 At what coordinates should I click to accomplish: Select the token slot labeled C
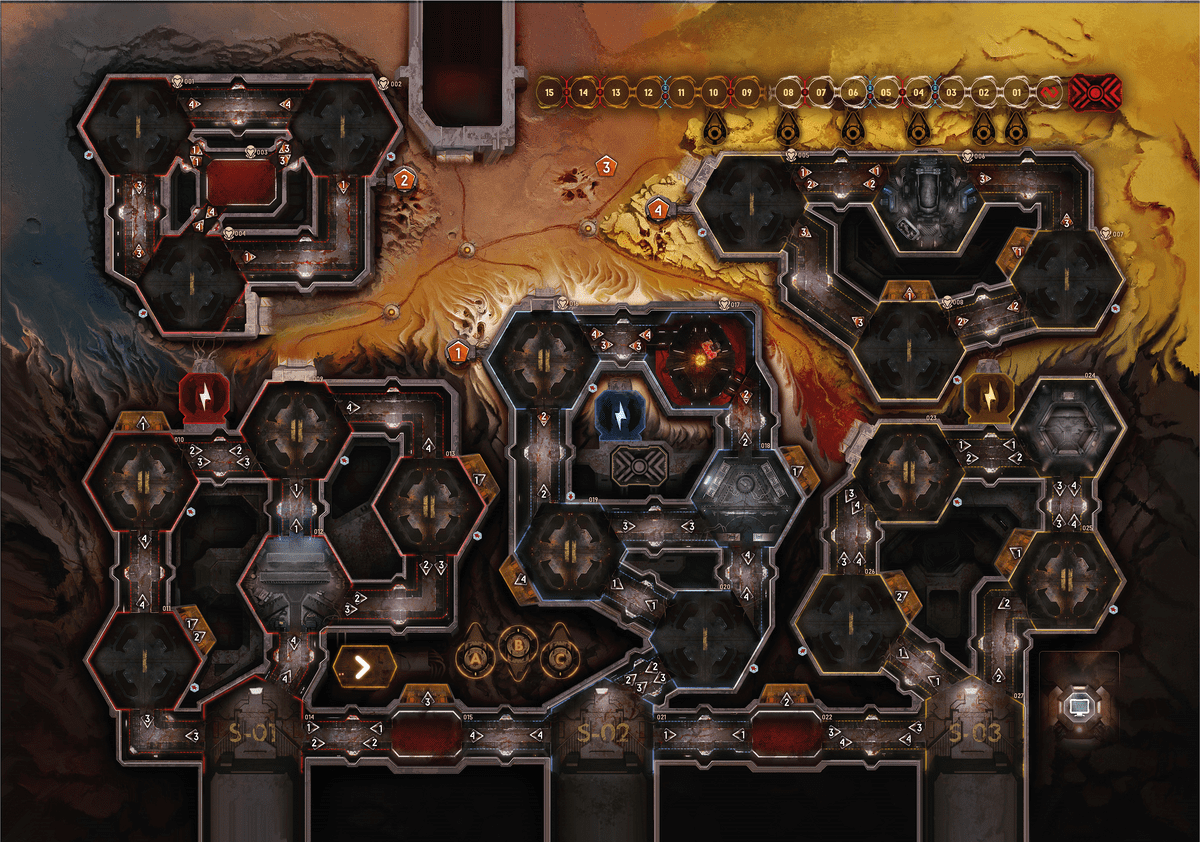coord(561,657)
